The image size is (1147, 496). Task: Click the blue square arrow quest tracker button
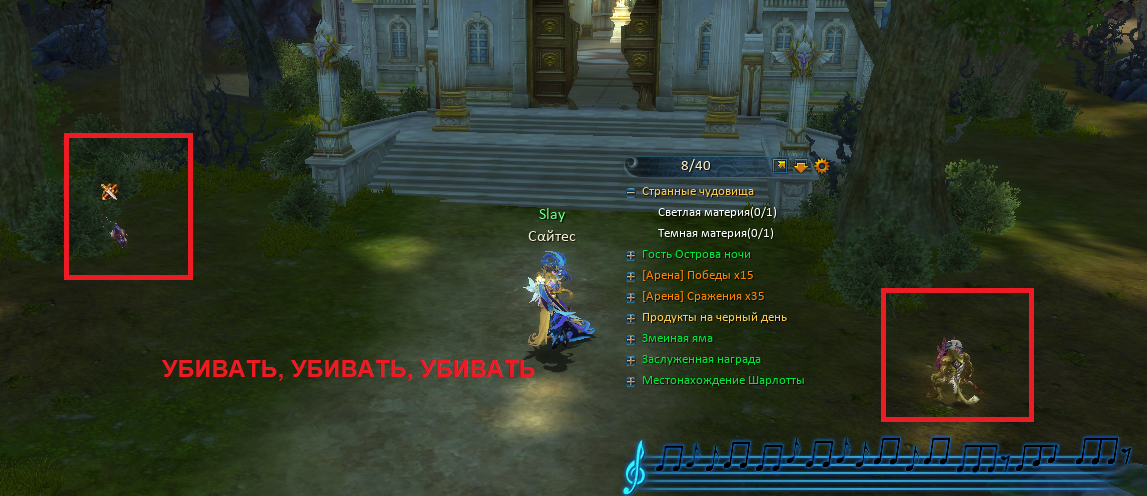pyautogui.click(x=780, y=166)
